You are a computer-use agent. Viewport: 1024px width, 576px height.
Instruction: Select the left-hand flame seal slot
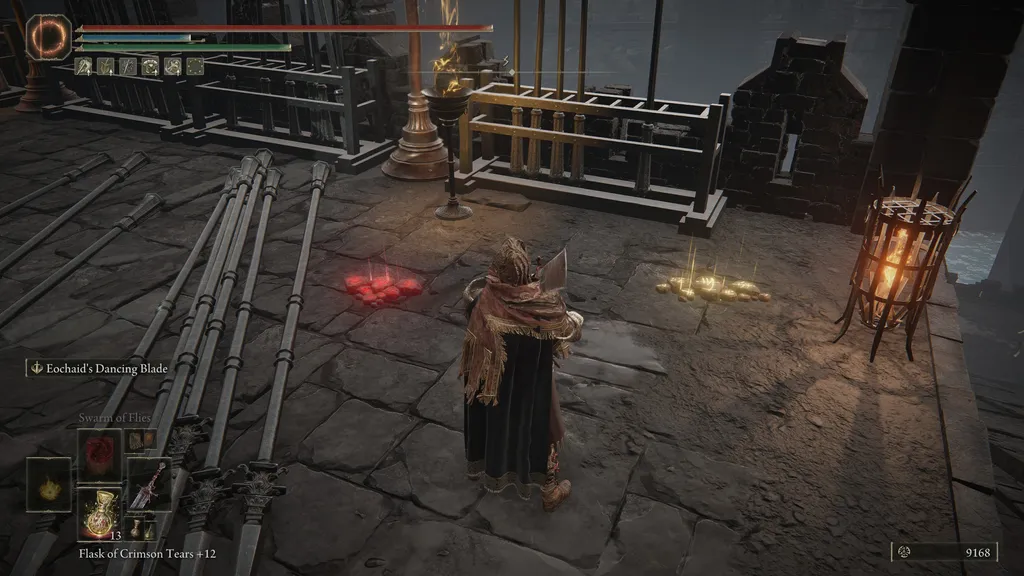pyautogui.click(x=48, y=484)
